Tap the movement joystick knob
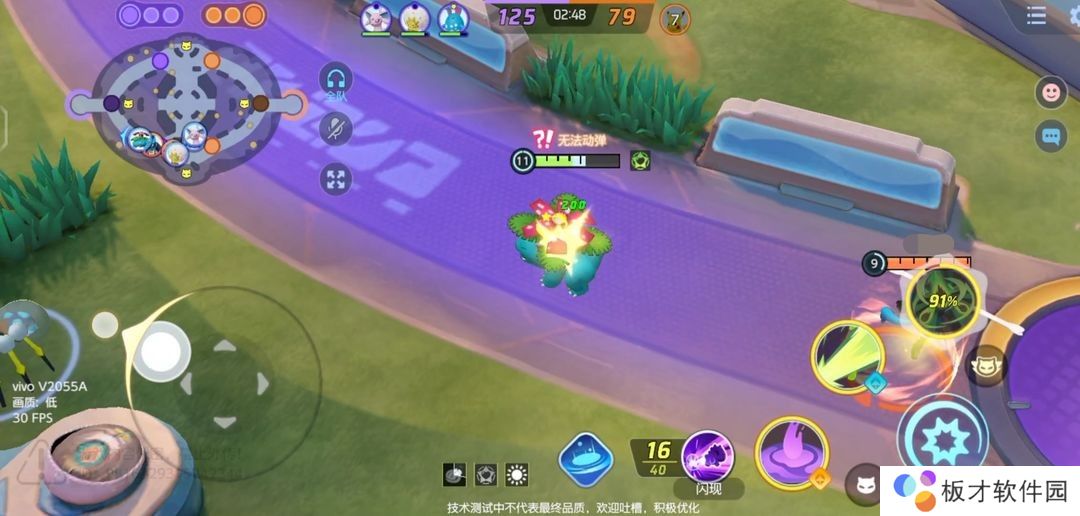The width and height of the screenshot is (1080, 516). coord(160,351)
